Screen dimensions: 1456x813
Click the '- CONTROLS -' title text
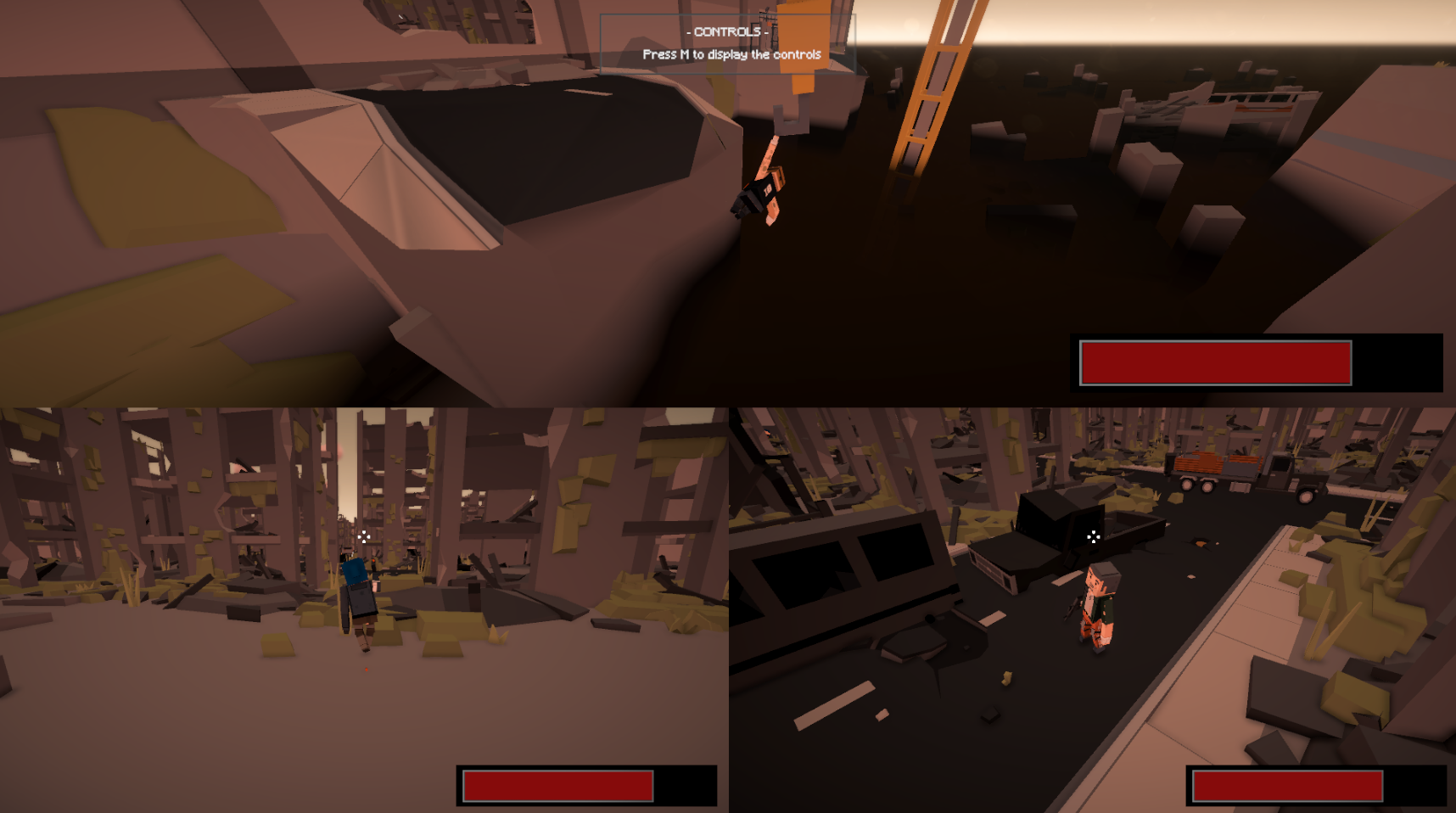pyautogui.click(x=726, y=31)
